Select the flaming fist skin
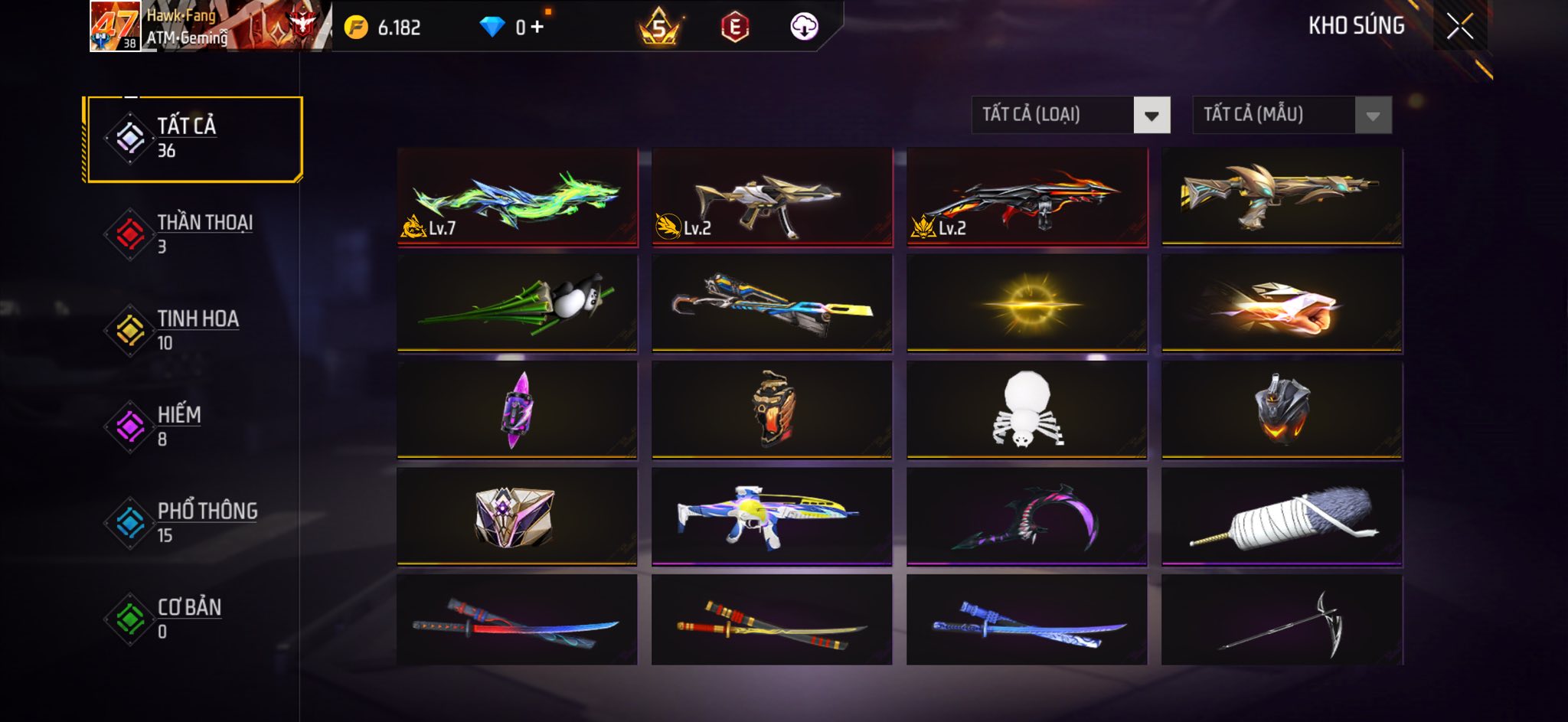The height and width of the screenshot is (722, 1568). pos(1282,304)
